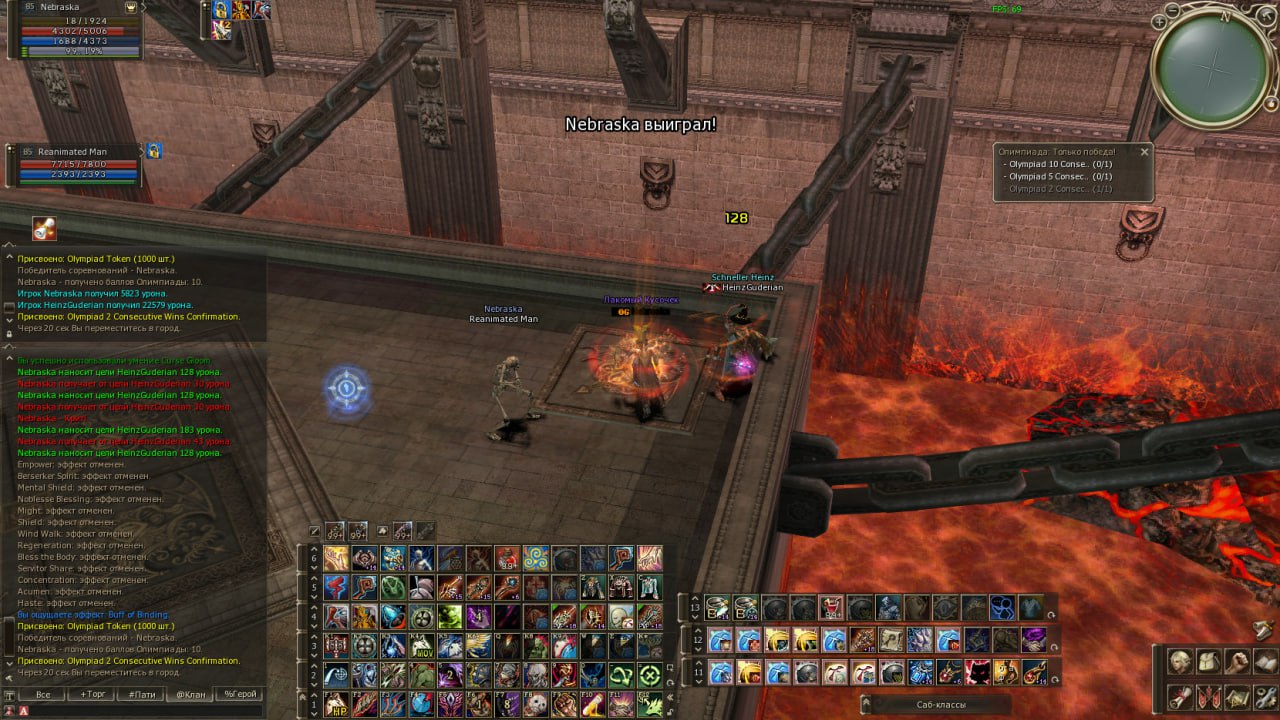Switch chat to the +Торг tab
The image size is (1280, 720).
point(93,694)
